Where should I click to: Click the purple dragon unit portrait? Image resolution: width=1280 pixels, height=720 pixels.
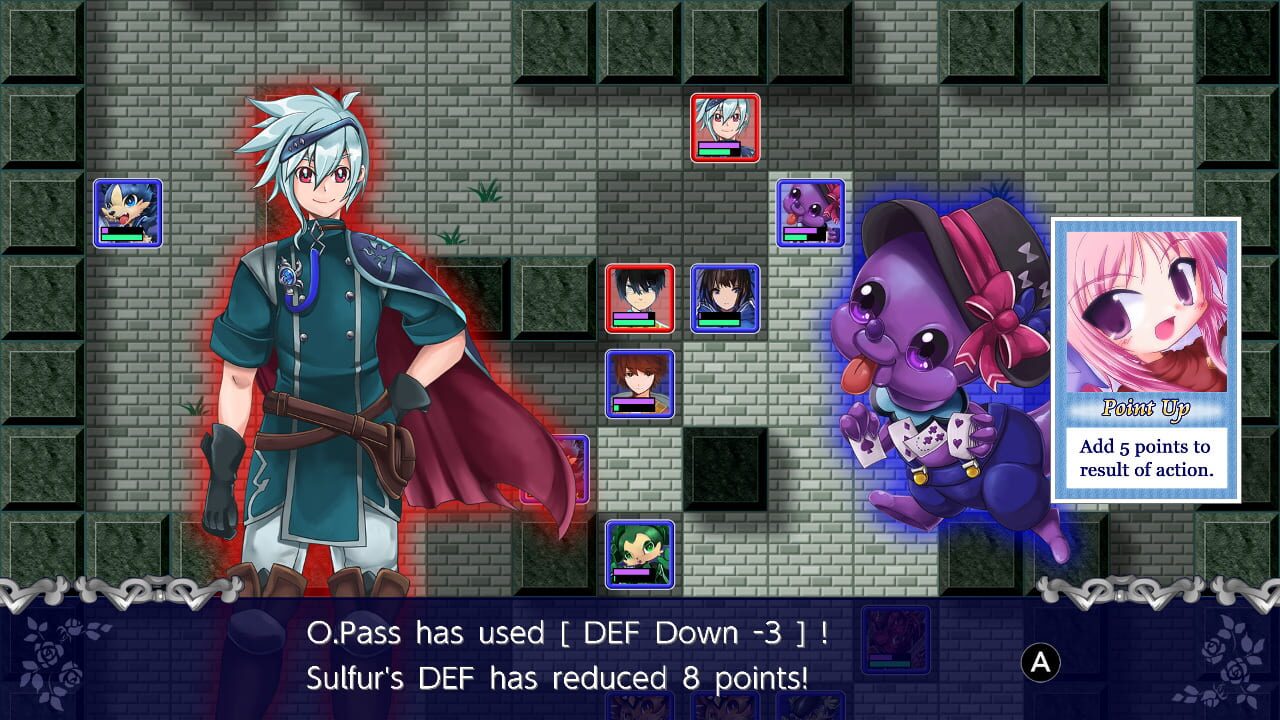click(811, 215)
